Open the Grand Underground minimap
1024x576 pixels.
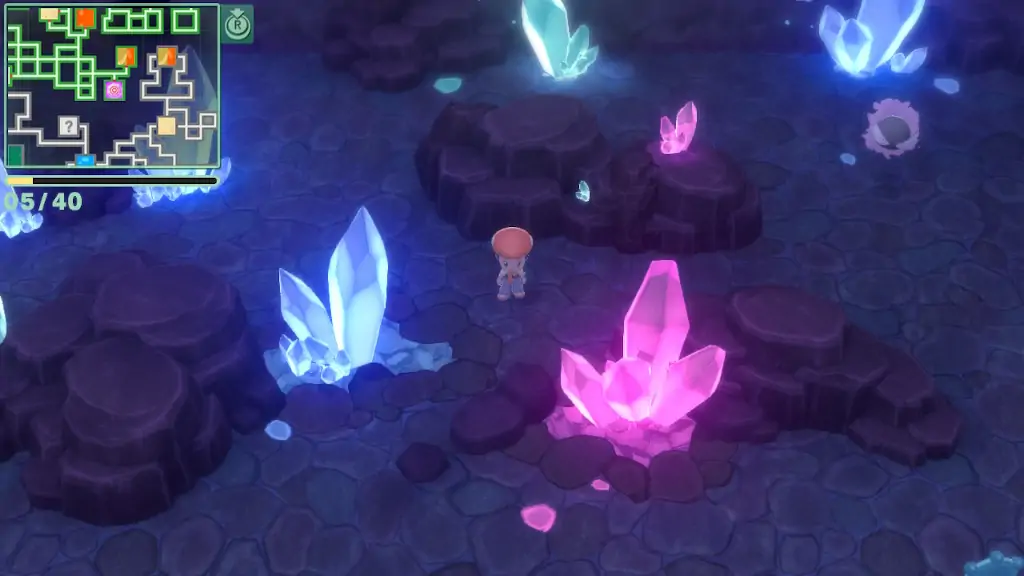point(112,85)
